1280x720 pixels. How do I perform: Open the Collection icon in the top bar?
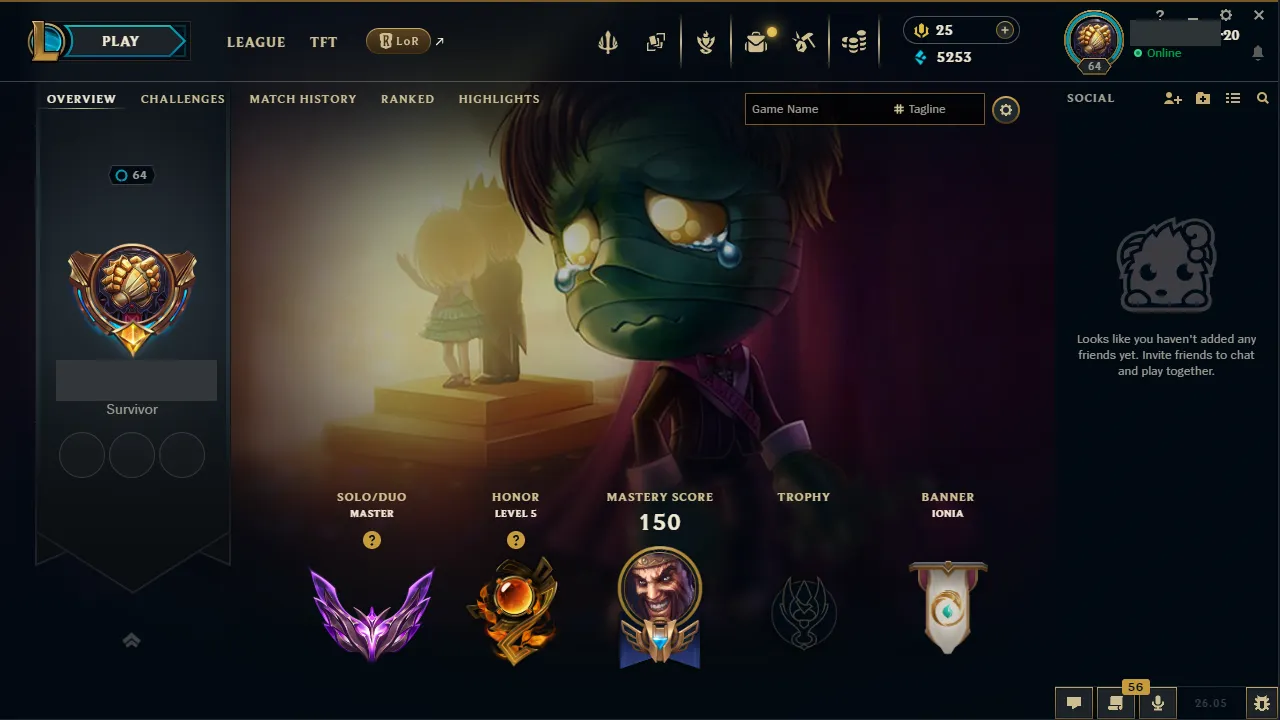(x=656, y=42)
